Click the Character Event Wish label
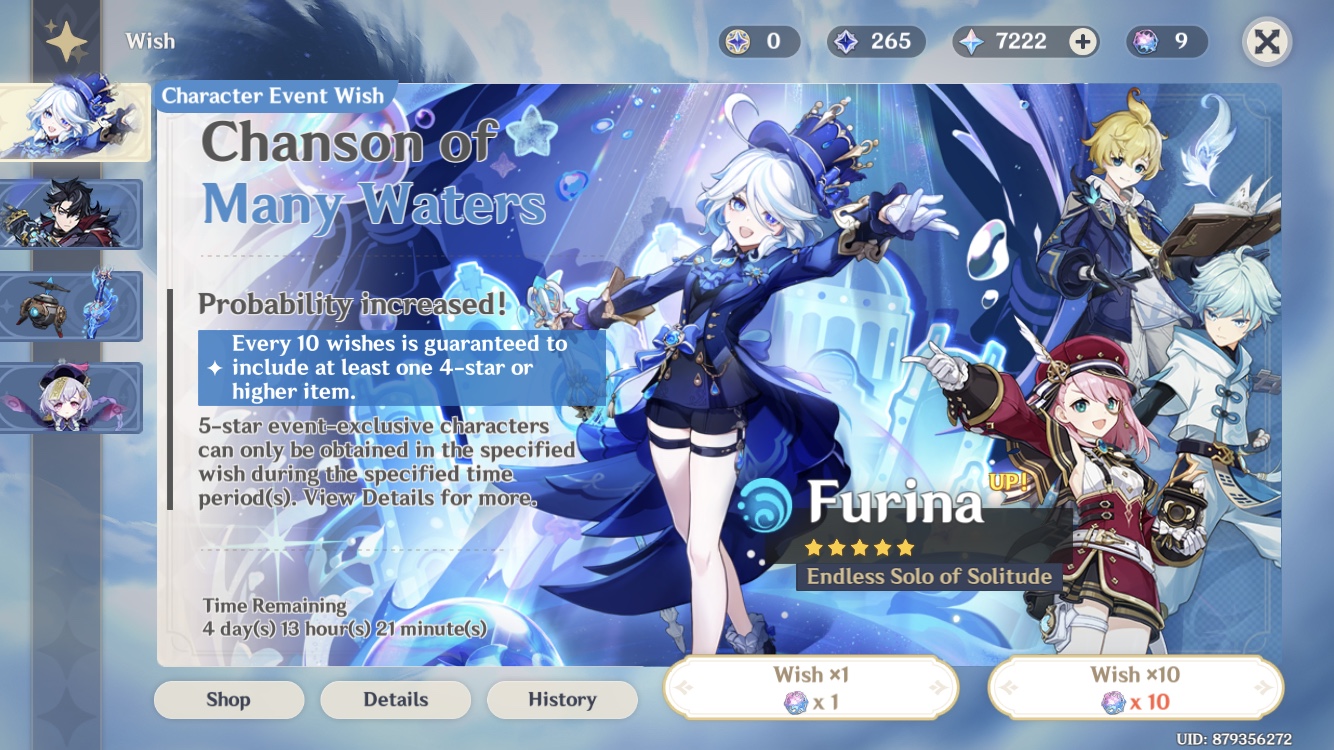The image size is (1334, 750). coord(277,96)
